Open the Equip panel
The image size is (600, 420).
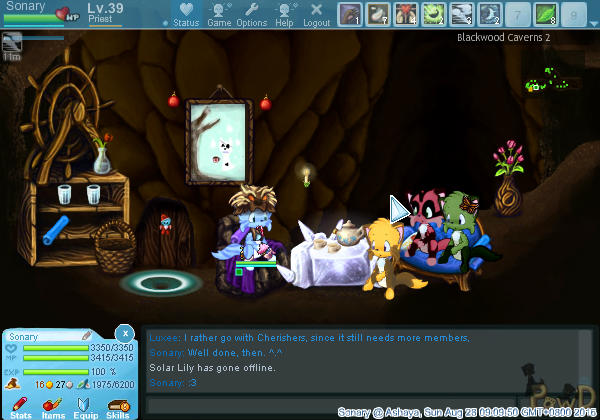(x=85, y=406)
